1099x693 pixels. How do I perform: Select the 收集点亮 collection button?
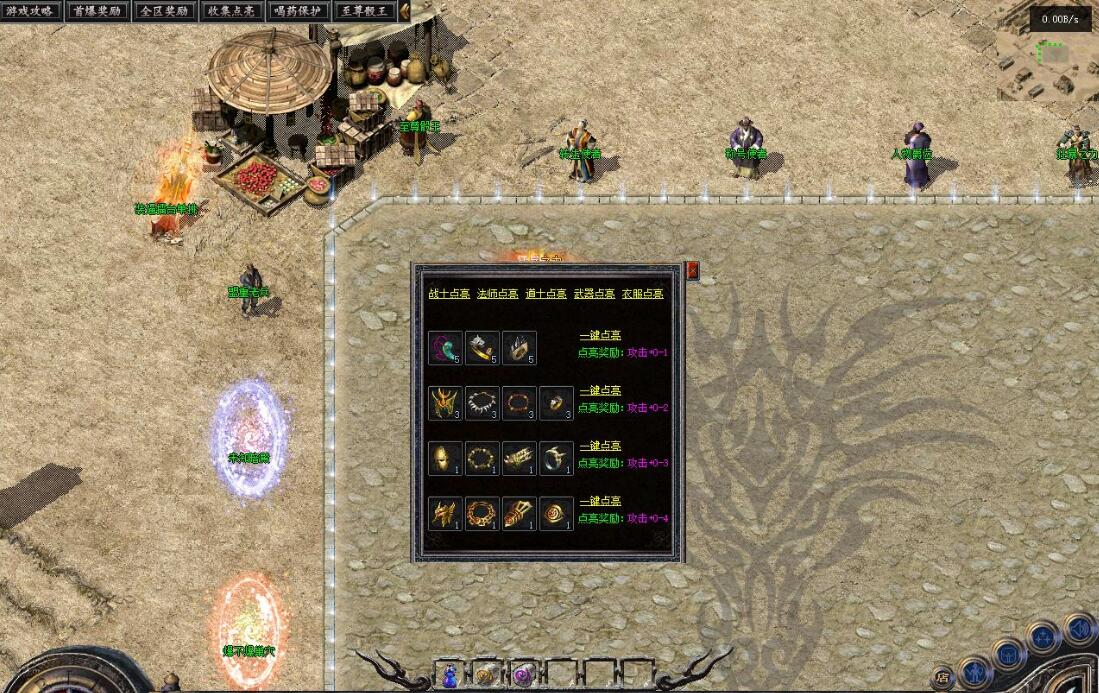tap(230, 11)
